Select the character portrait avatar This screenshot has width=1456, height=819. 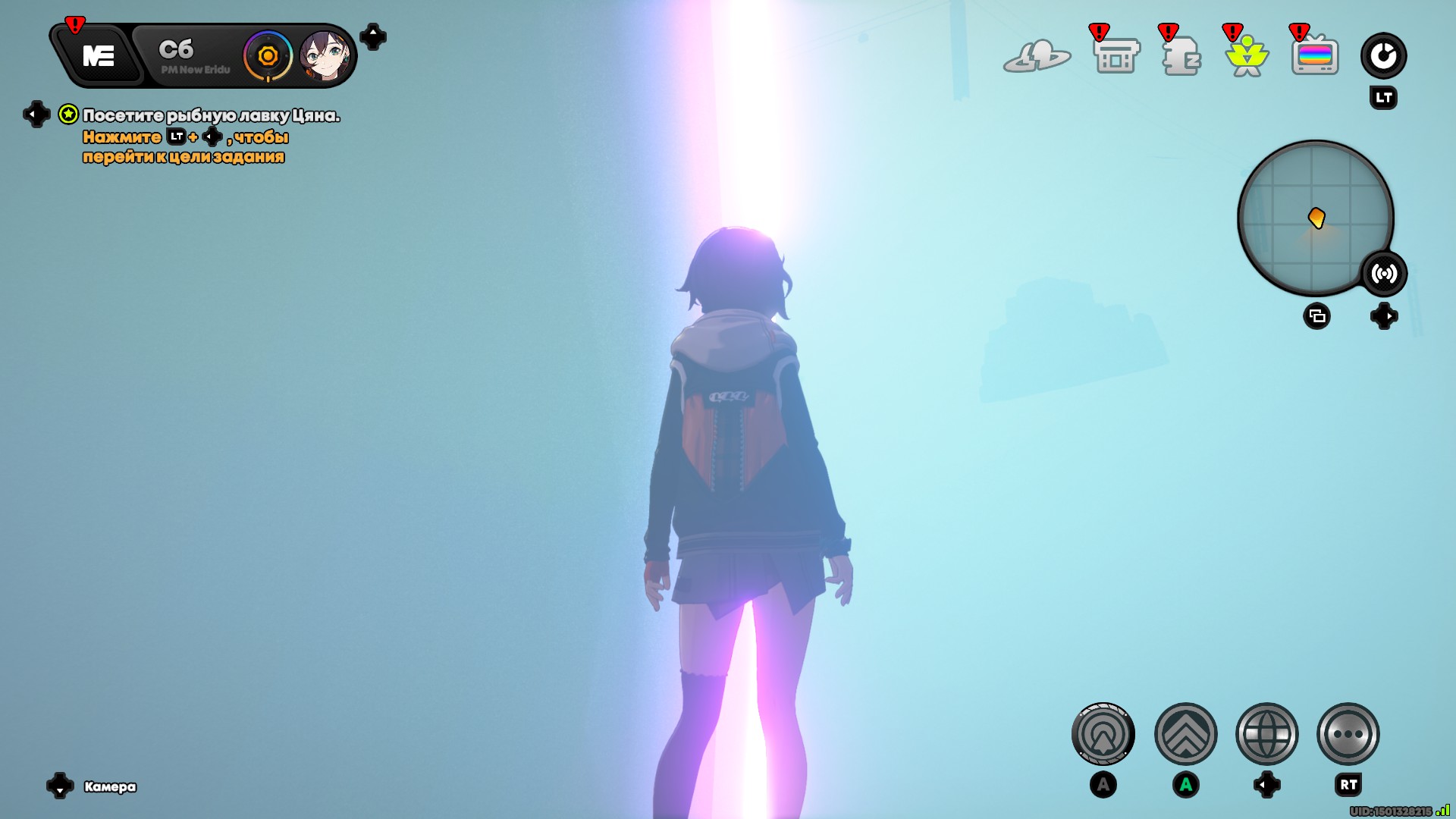(x=325, y=56)
